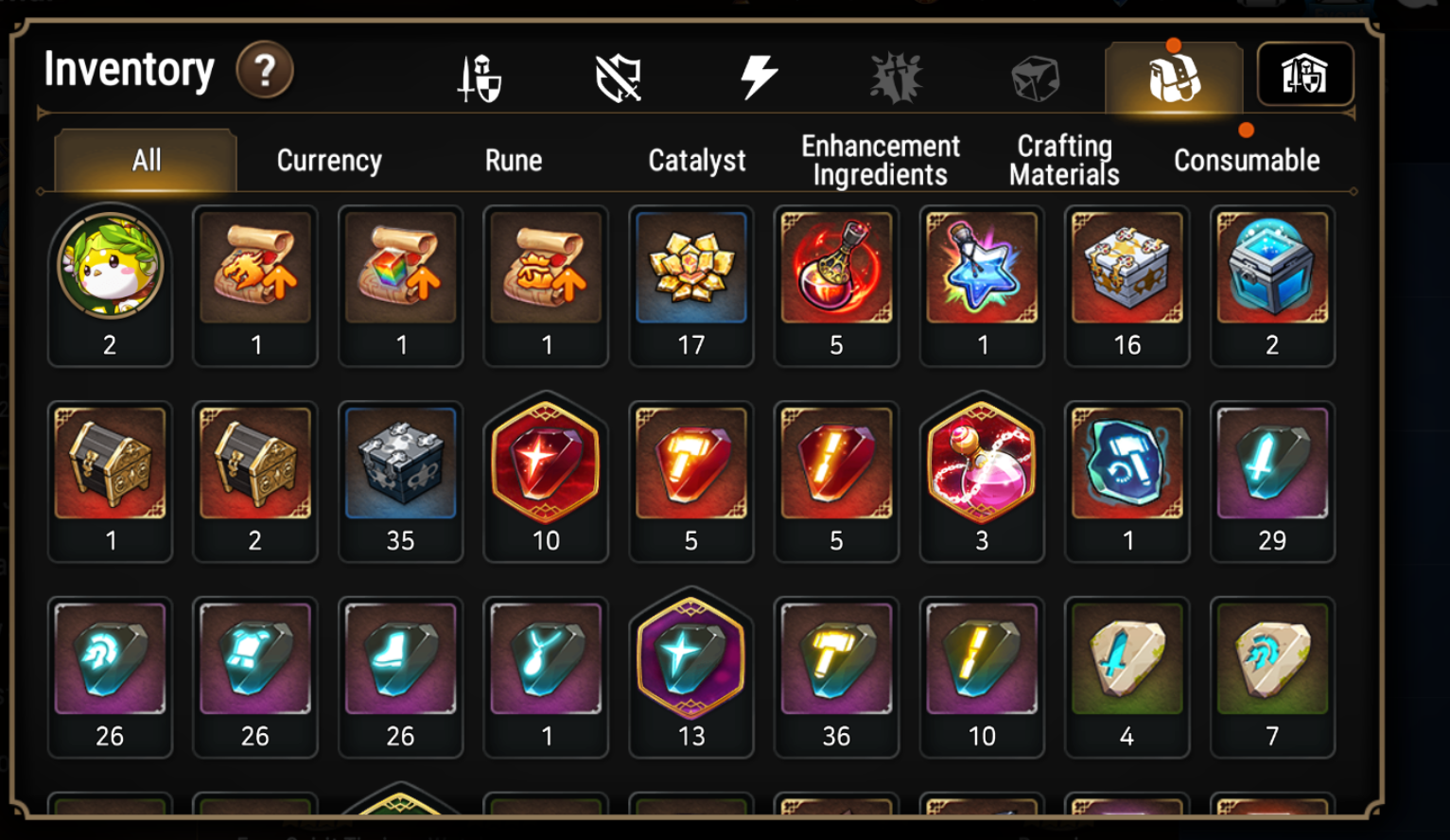This screenshot has width=1450, height=840.
Task: Click the silver chest showing 16
Action: click(x=1127, y=284)
